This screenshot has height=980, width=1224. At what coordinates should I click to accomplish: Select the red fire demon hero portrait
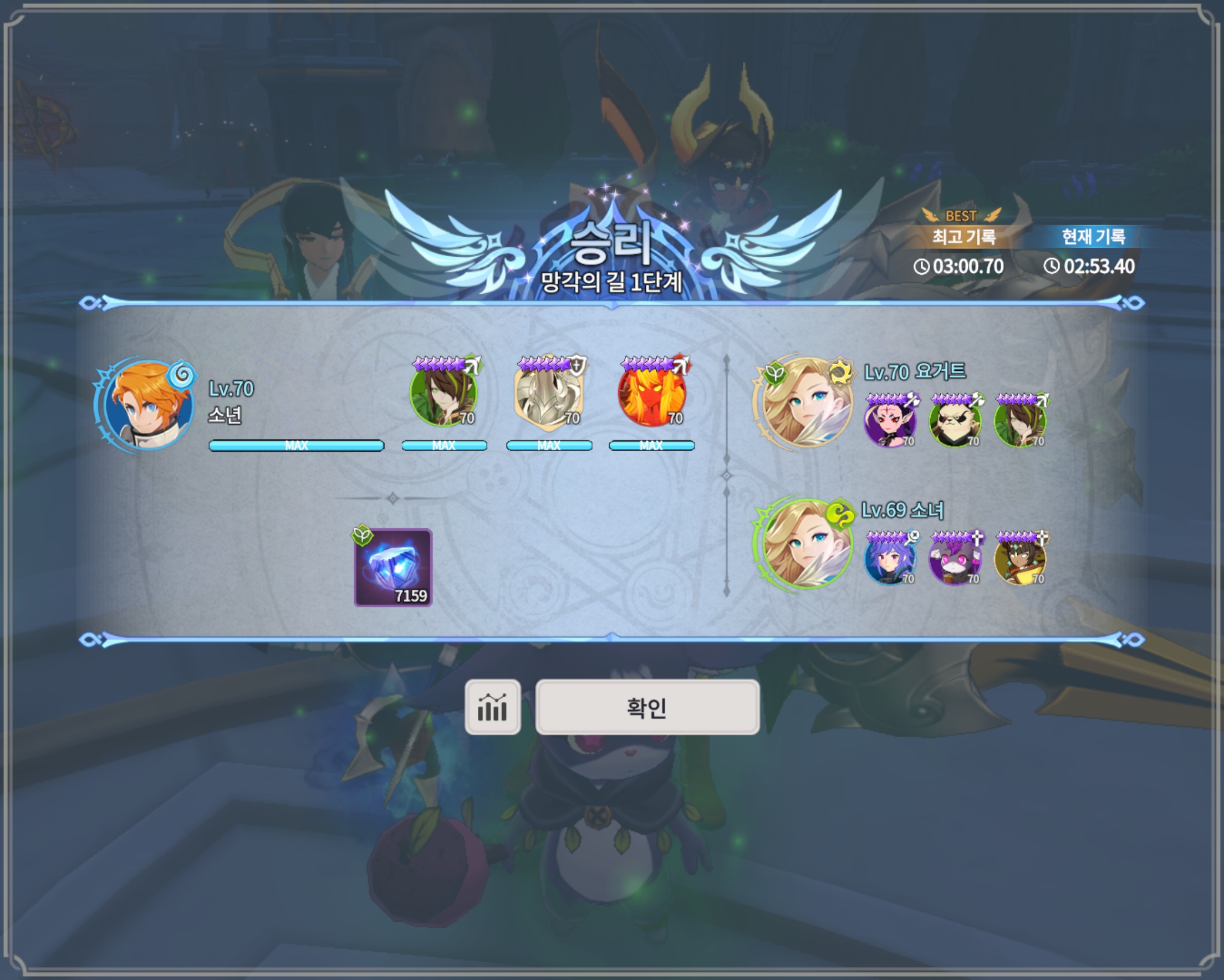(652, 394)
